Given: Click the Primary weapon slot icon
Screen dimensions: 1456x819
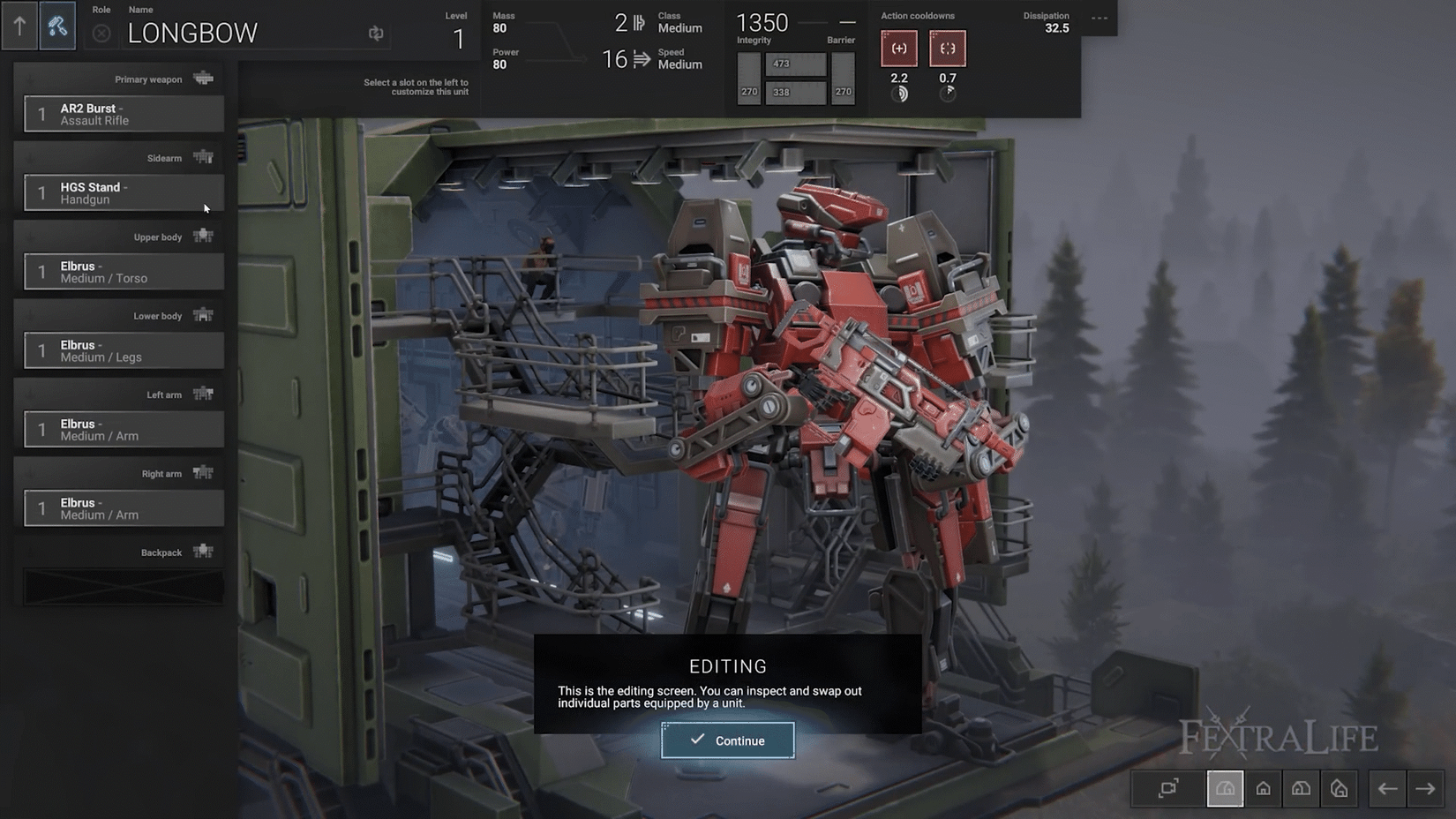Looking at the screenshot, I should 204,78.
